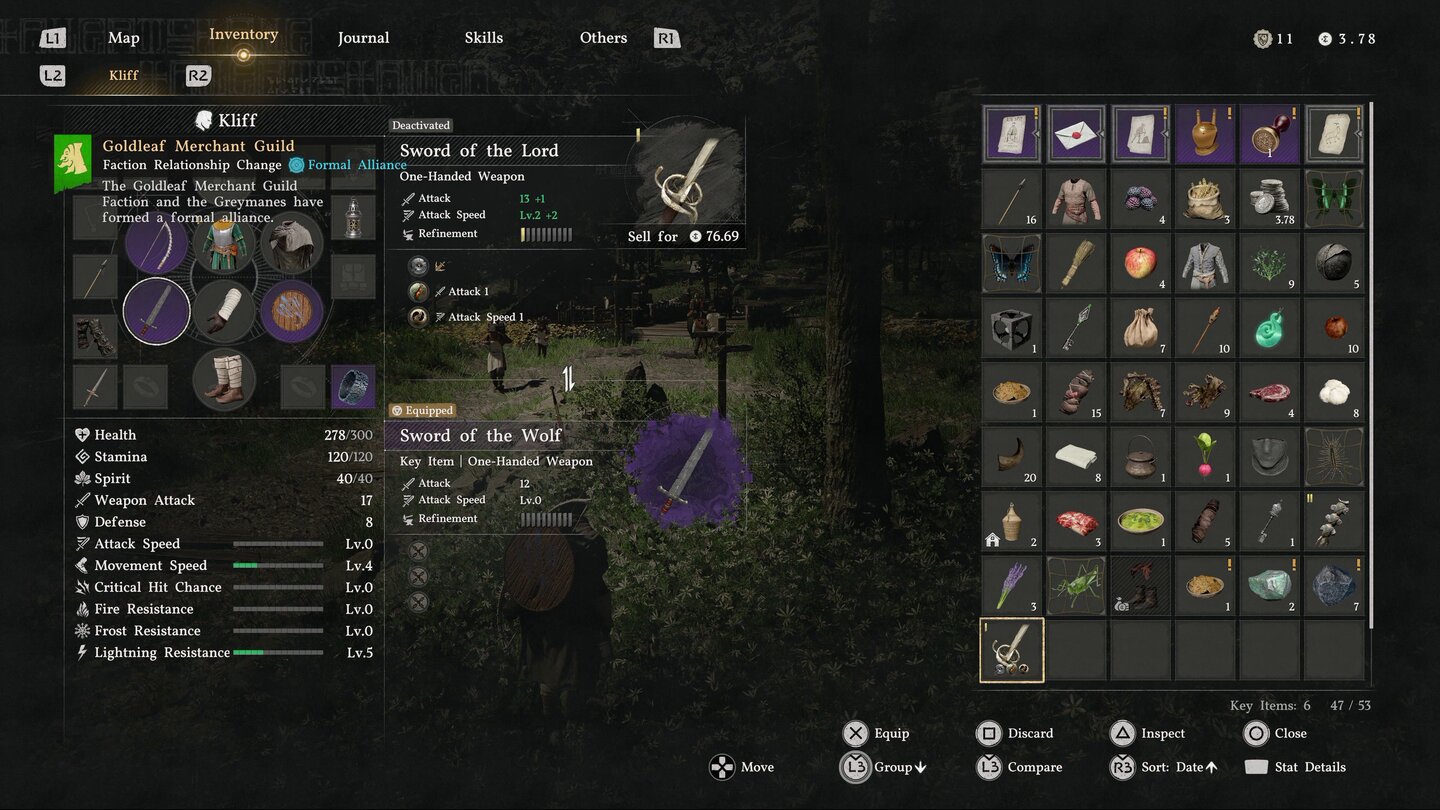Select the lantern equipment slot
This screenshot has width=1440, height=810.
353,218
